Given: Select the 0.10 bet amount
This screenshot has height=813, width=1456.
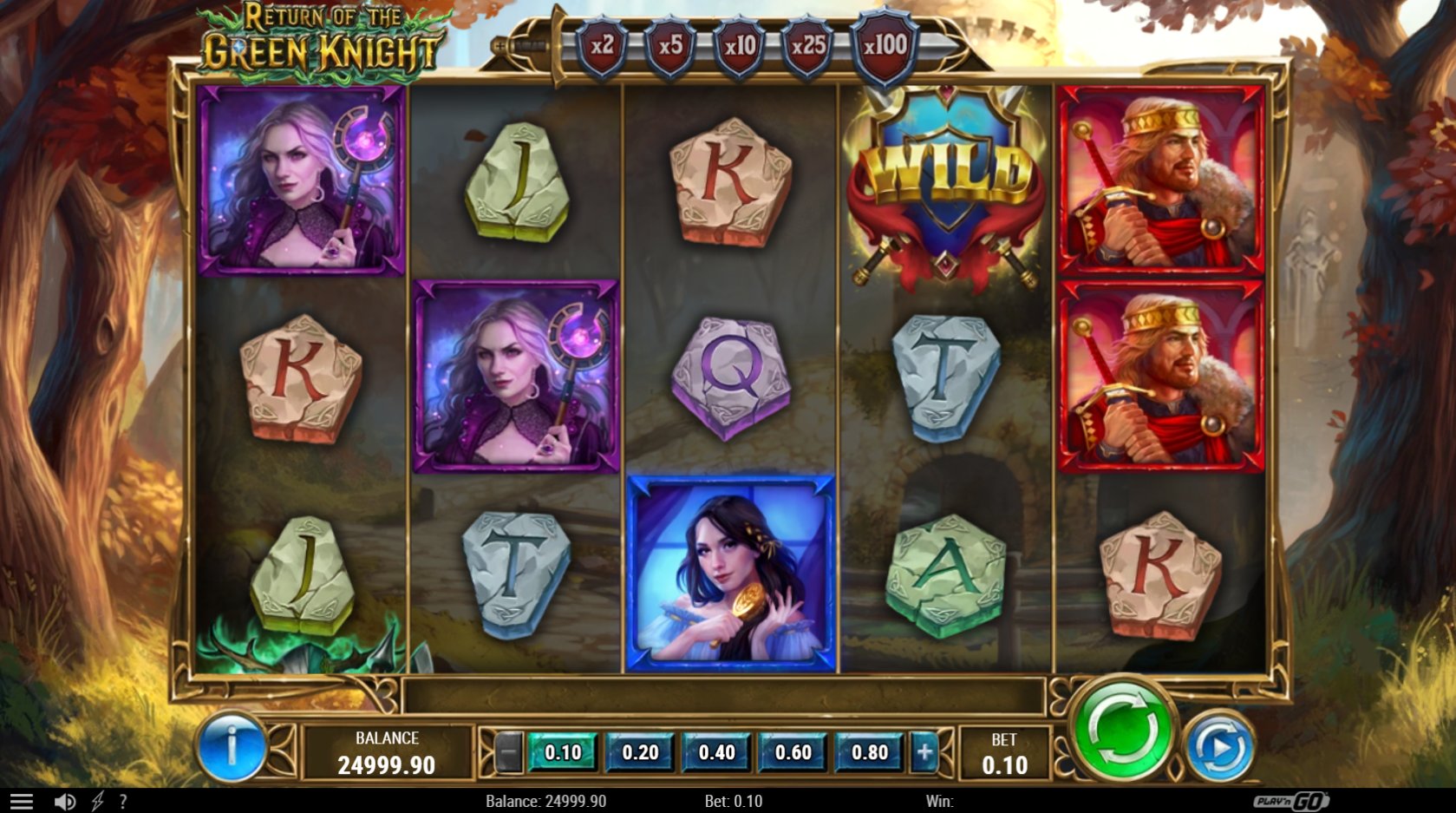Looking at the screenshot, I should (563, 752).
